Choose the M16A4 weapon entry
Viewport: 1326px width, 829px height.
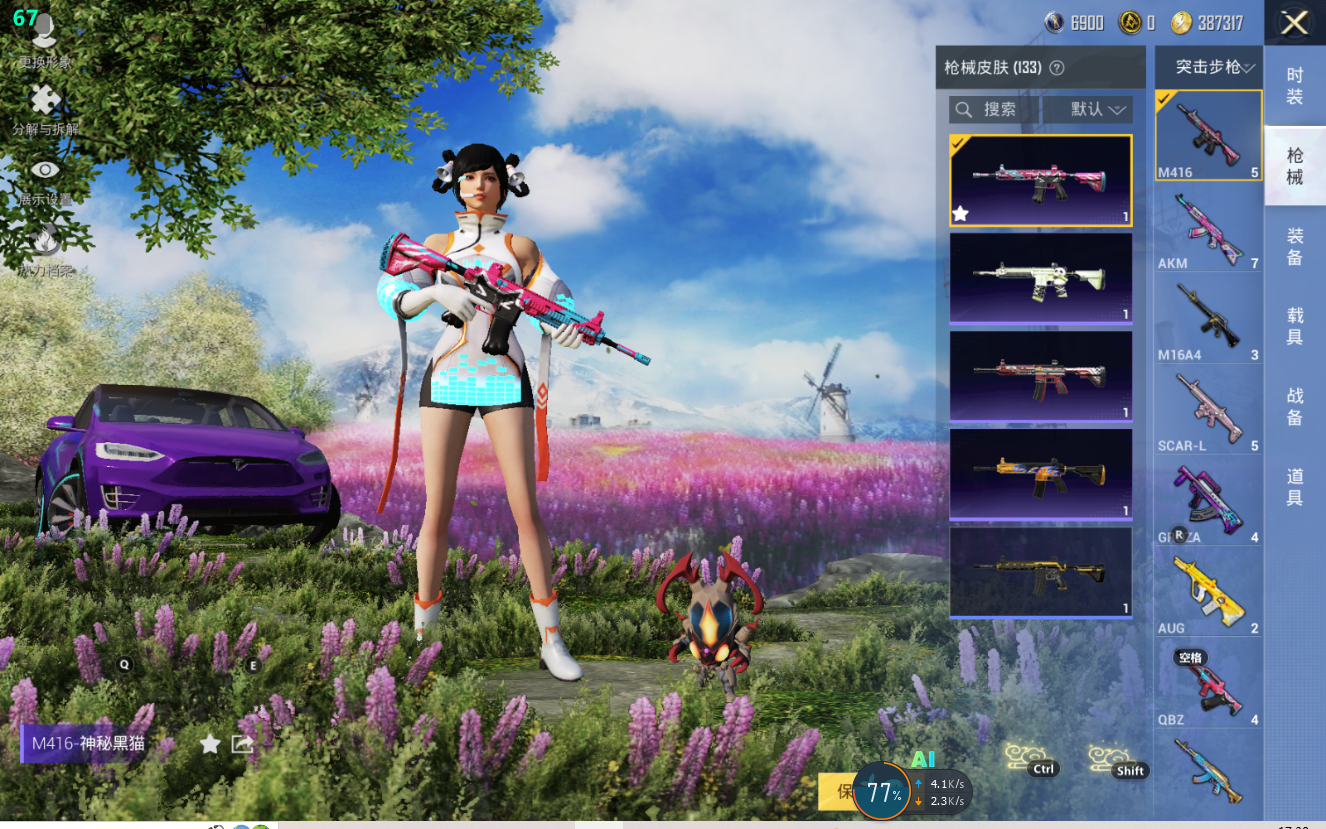coord(1208,319)
